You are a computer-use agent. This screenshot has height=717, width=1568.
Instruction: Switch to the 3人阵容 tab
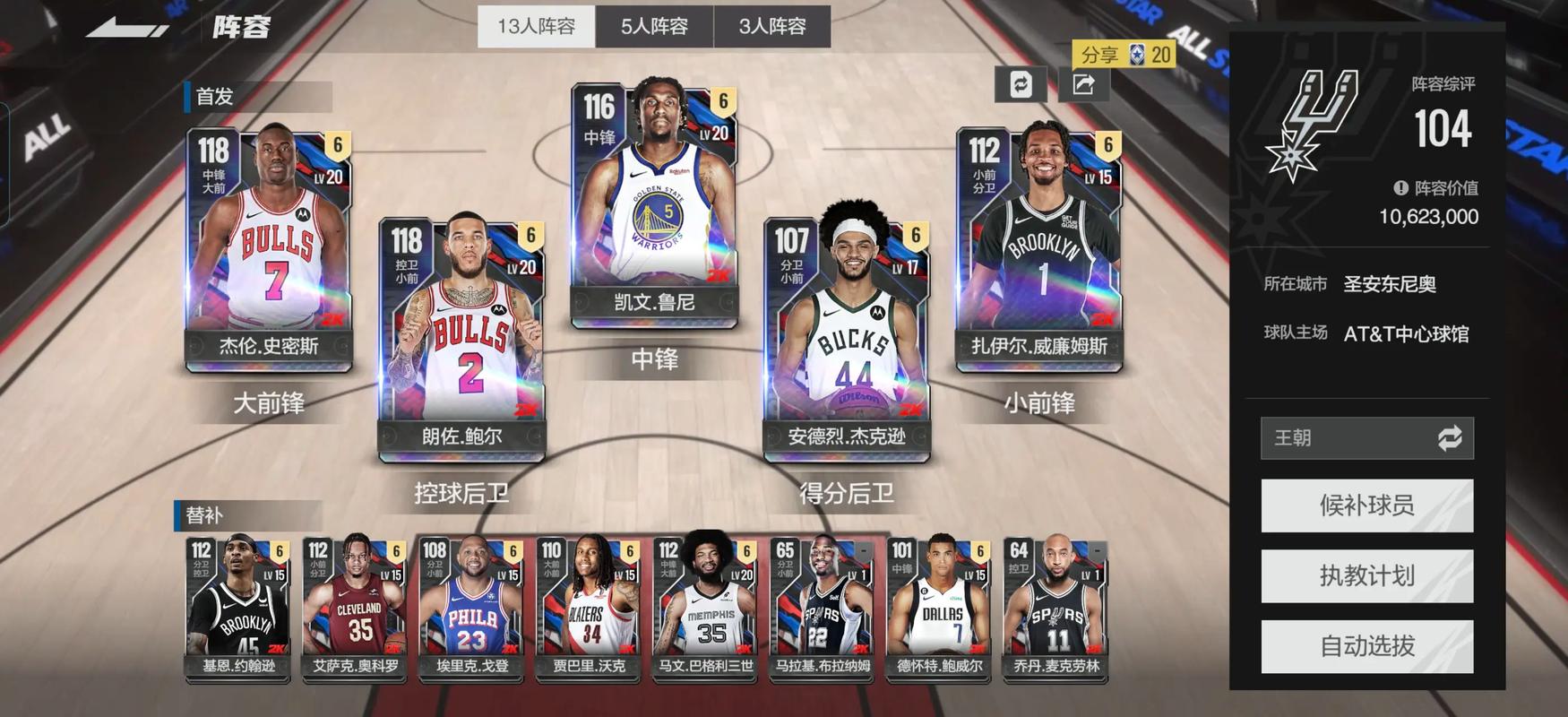[773, 27]
